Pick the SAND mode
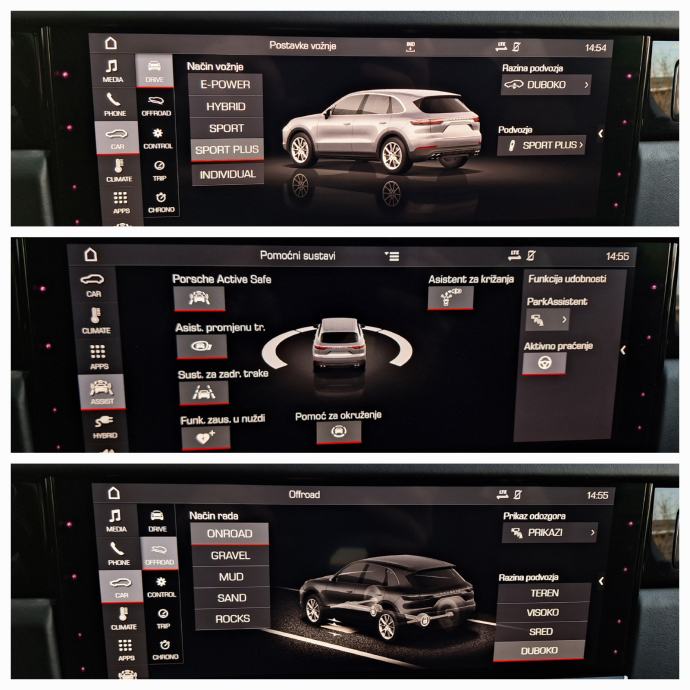690x690 pixels. click(x=231, y=598)
